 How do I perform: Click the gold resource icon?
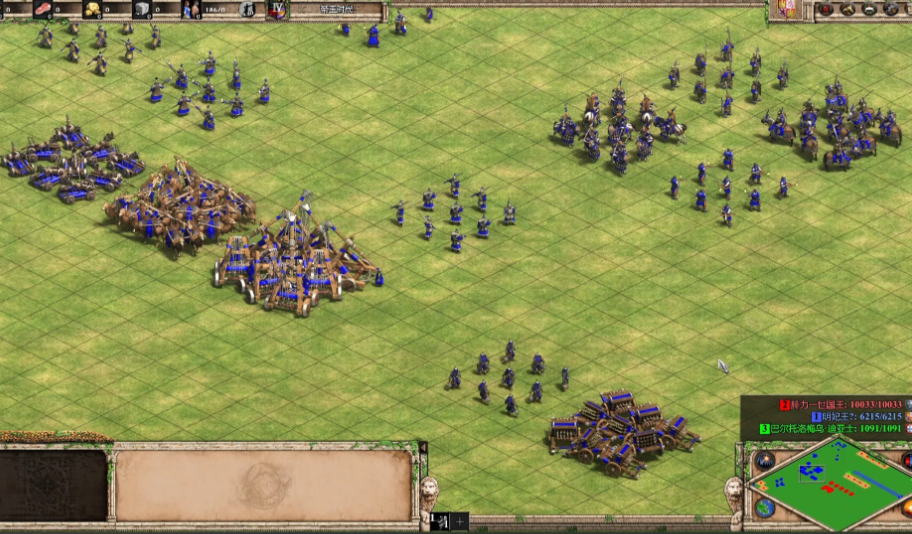coord(92,9)
